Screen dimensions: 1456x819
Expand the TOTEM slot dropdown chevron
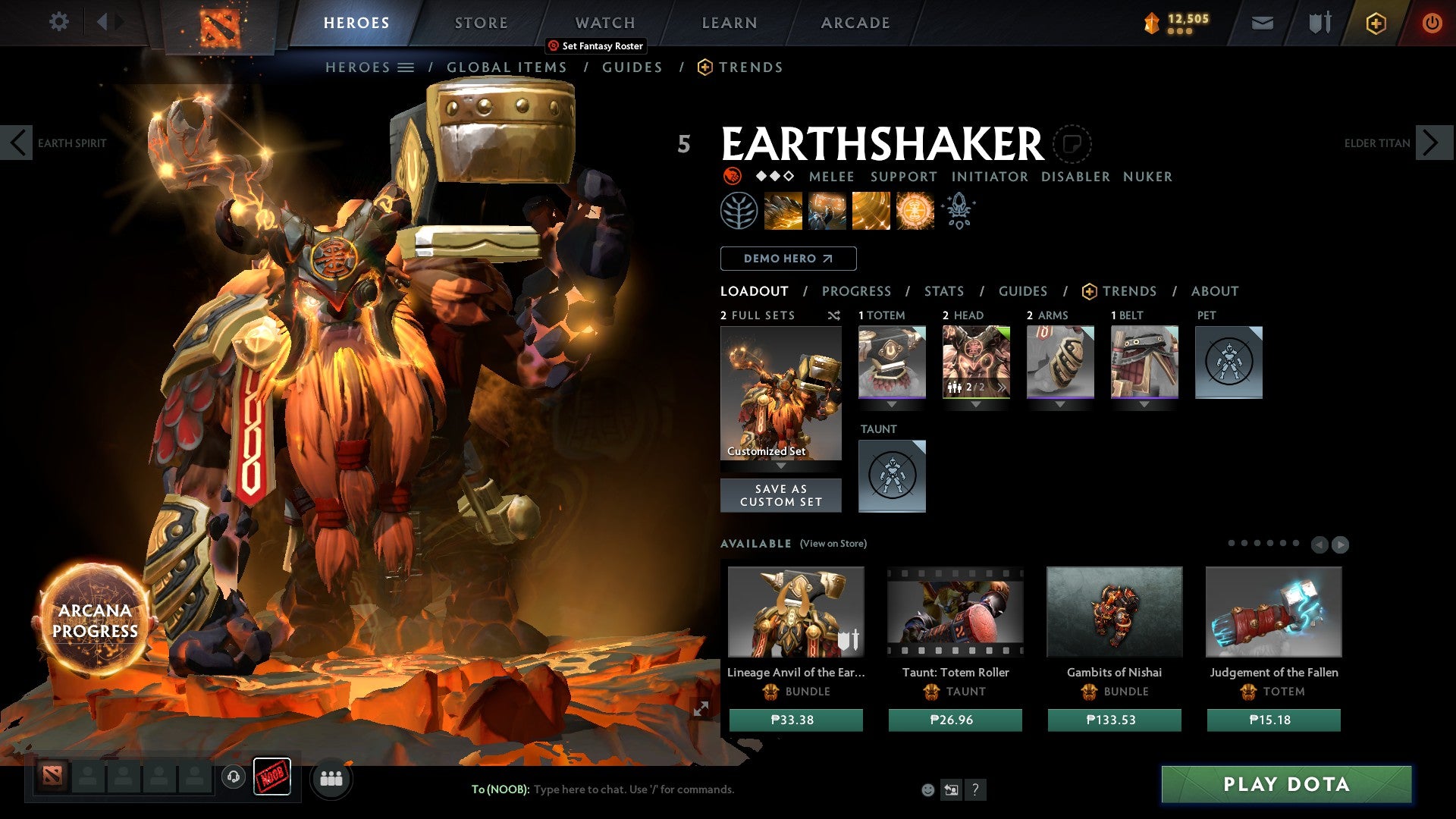[892, 404]
